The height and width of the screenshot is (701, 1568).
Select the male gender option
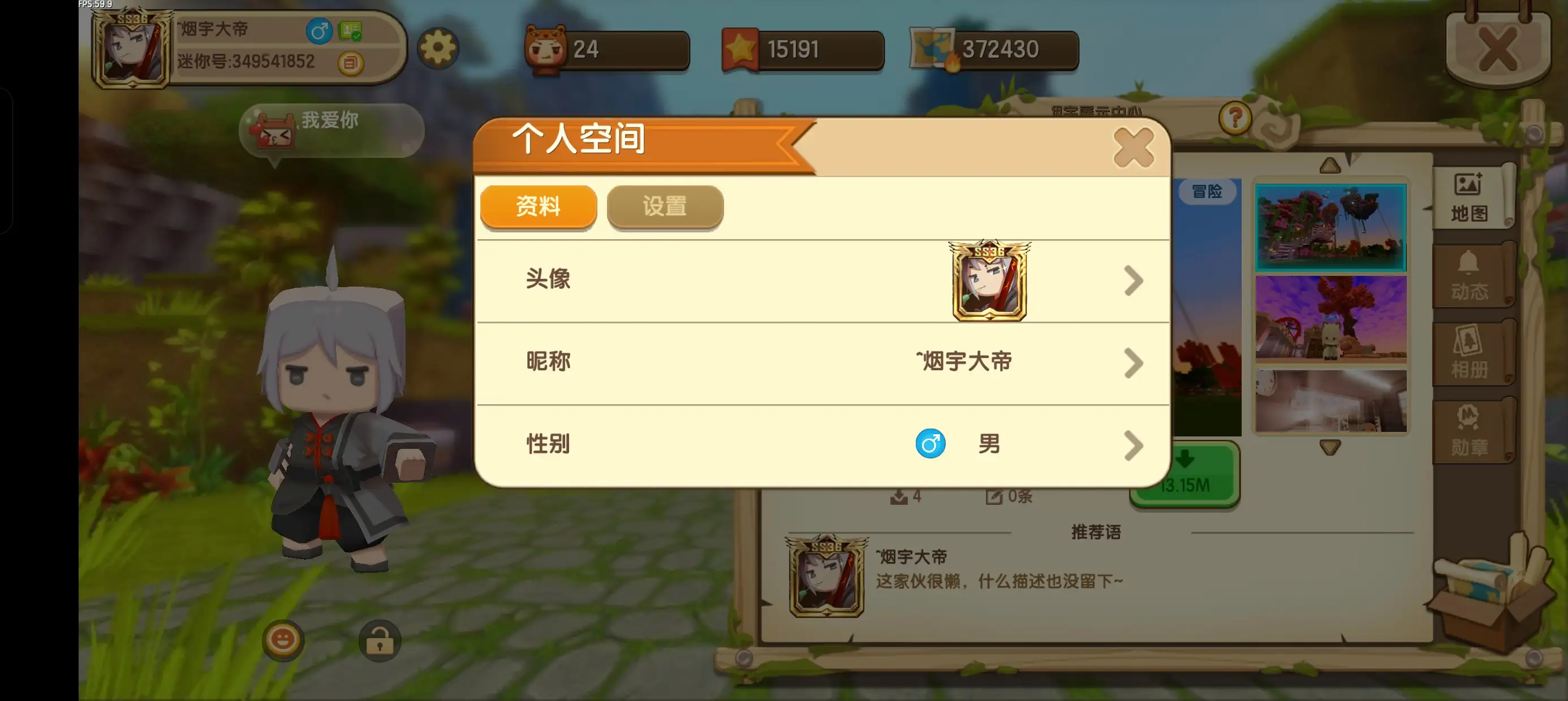pos(929,444)
